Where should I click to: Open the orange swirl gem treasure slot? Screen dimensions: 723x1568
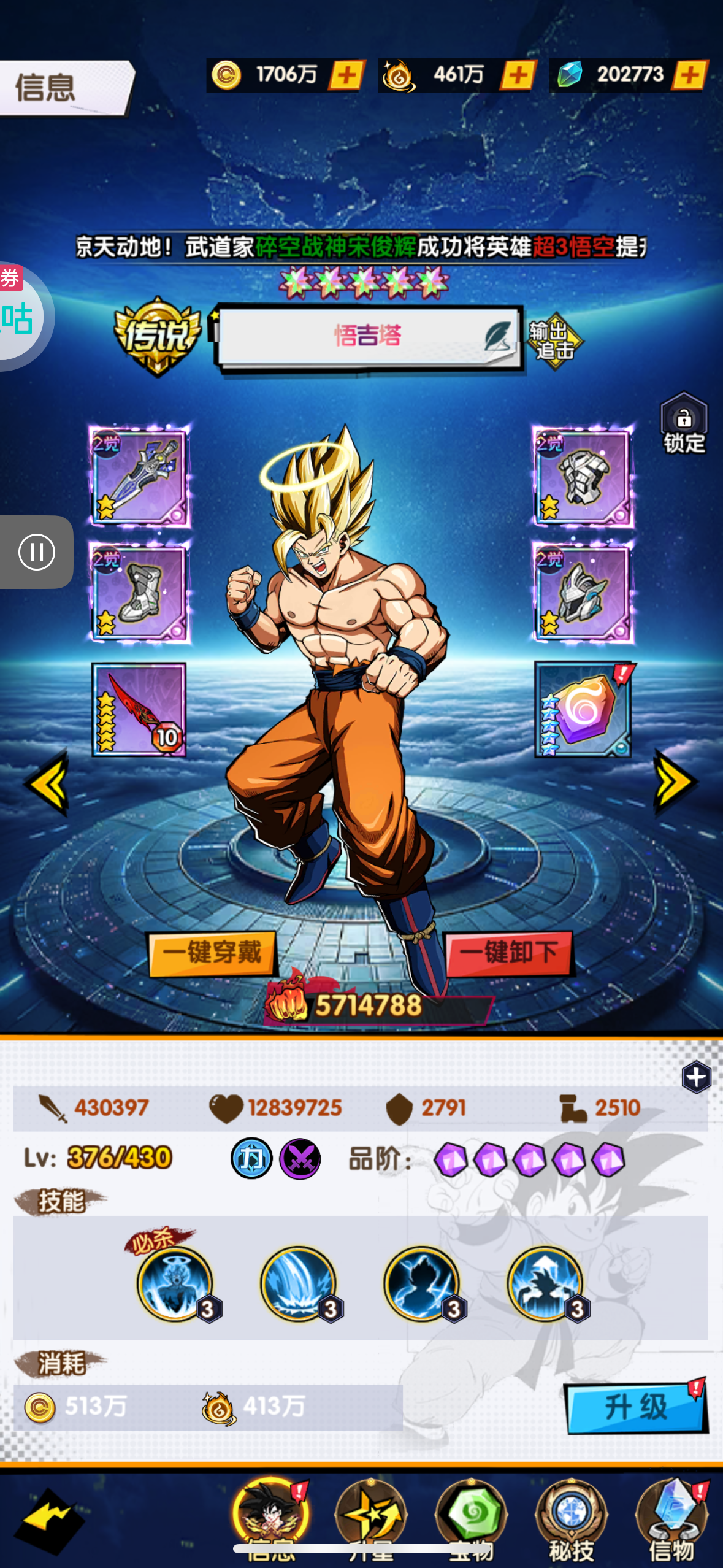[x=583, y=709]
